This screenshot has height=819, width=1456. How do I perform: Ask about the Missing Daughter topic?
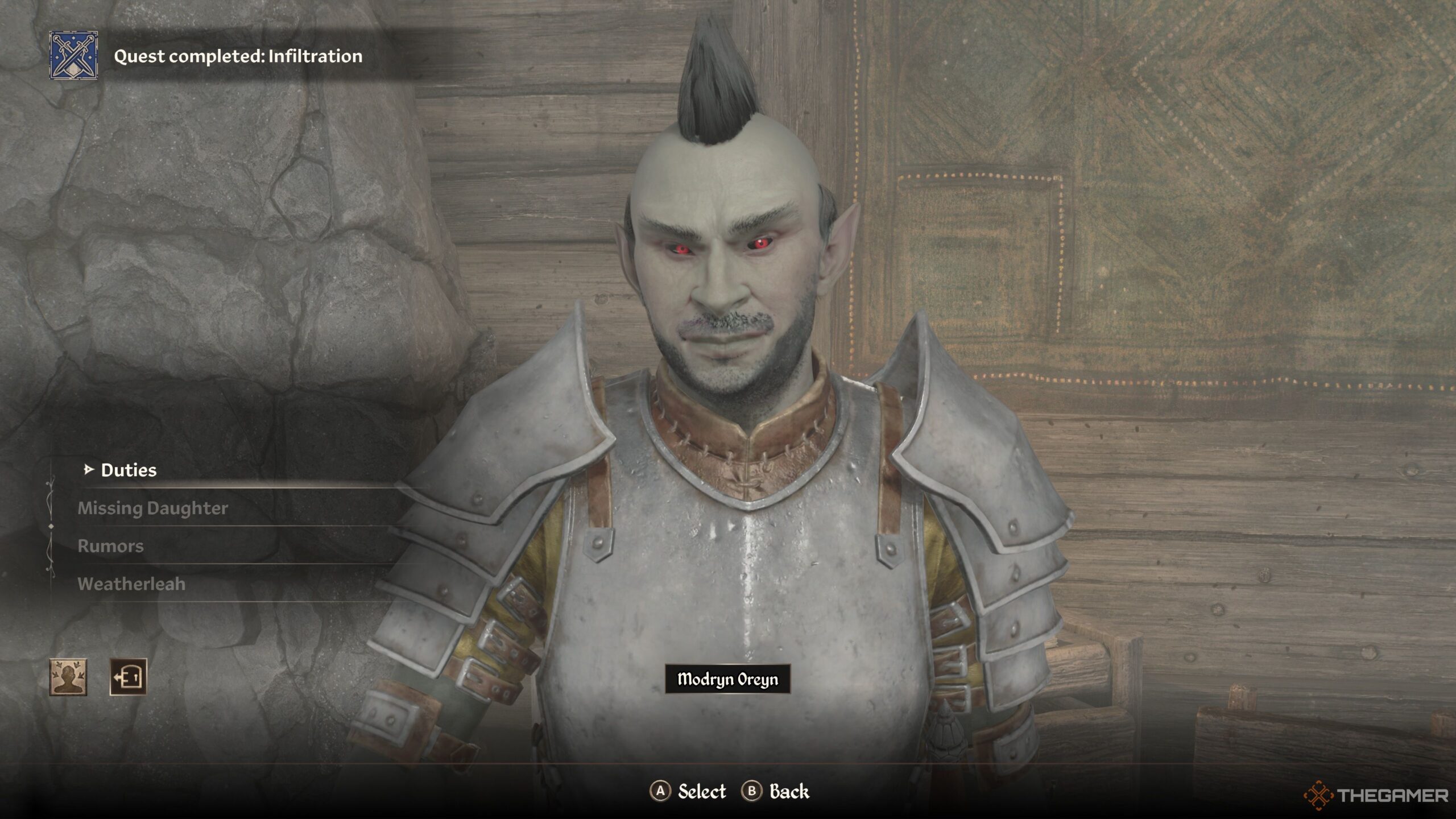[152, 508]
